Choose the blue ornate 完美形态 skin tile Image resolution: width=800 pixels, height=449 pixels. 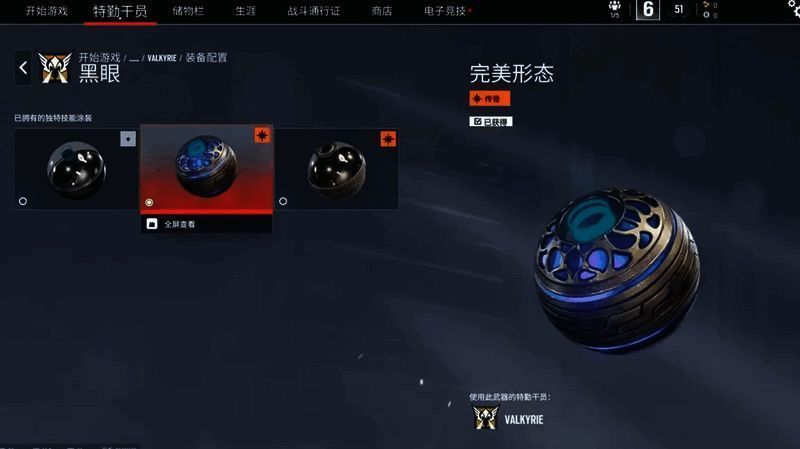pos(206,168)
